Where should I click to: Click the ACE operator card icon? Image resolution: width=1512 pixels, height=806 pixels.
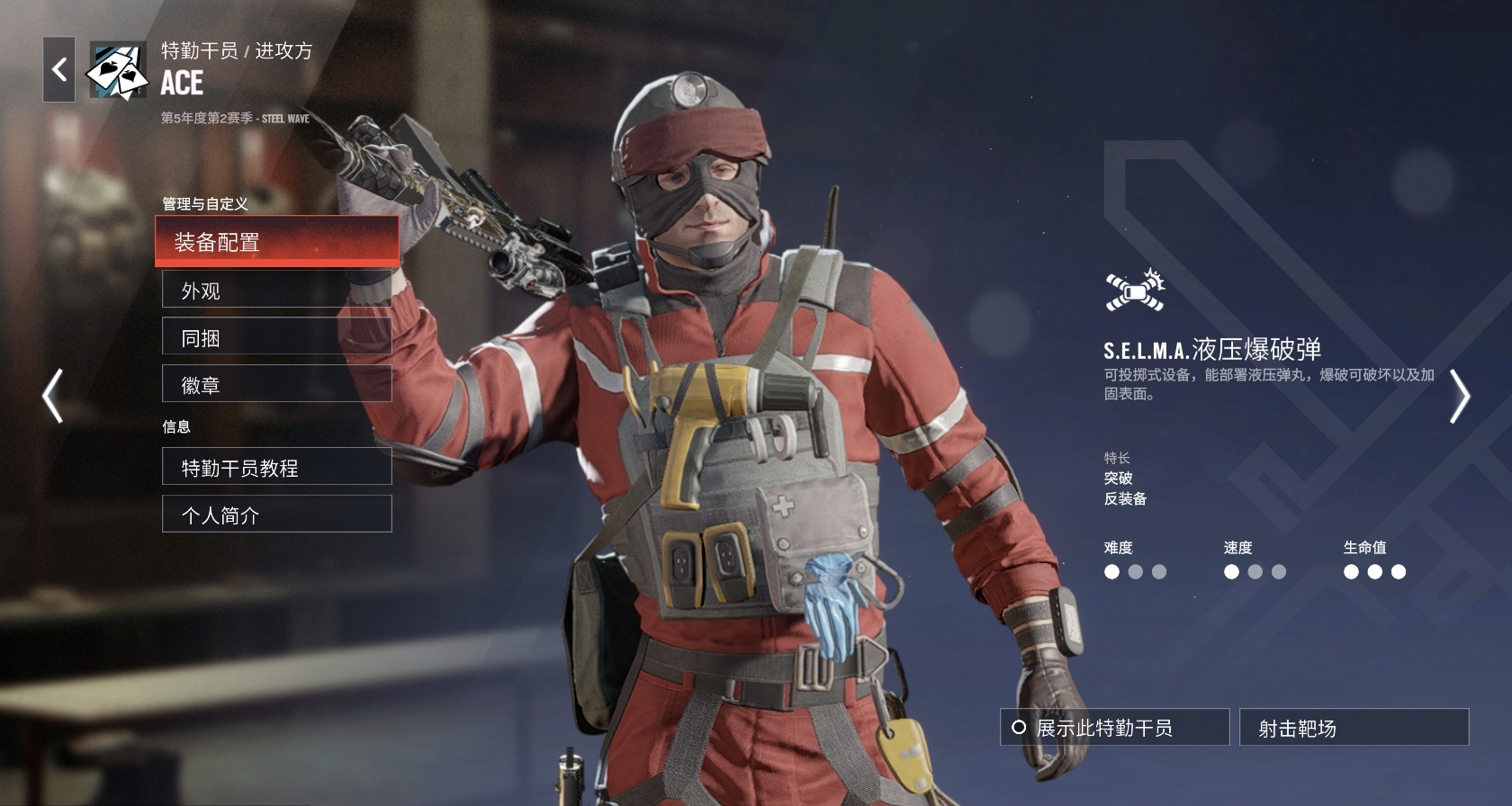[117, 69]
